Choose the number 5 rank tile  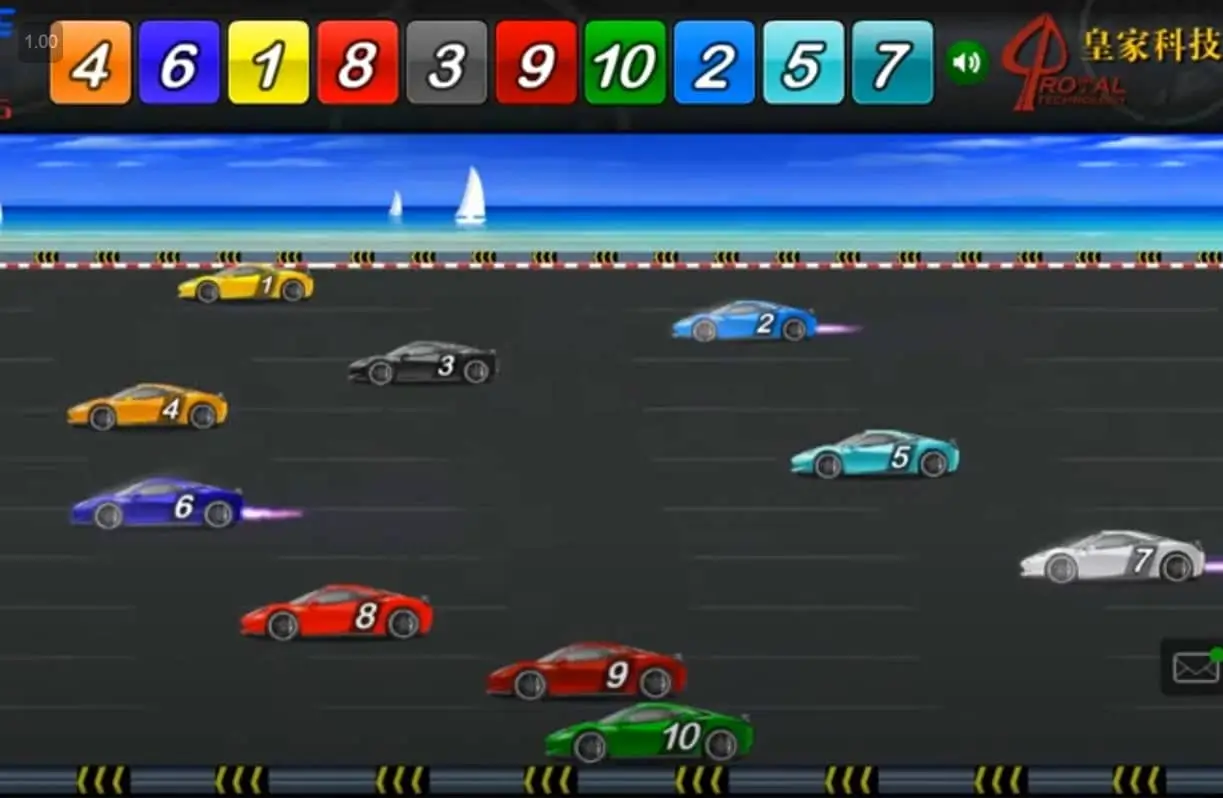point(803,63)
